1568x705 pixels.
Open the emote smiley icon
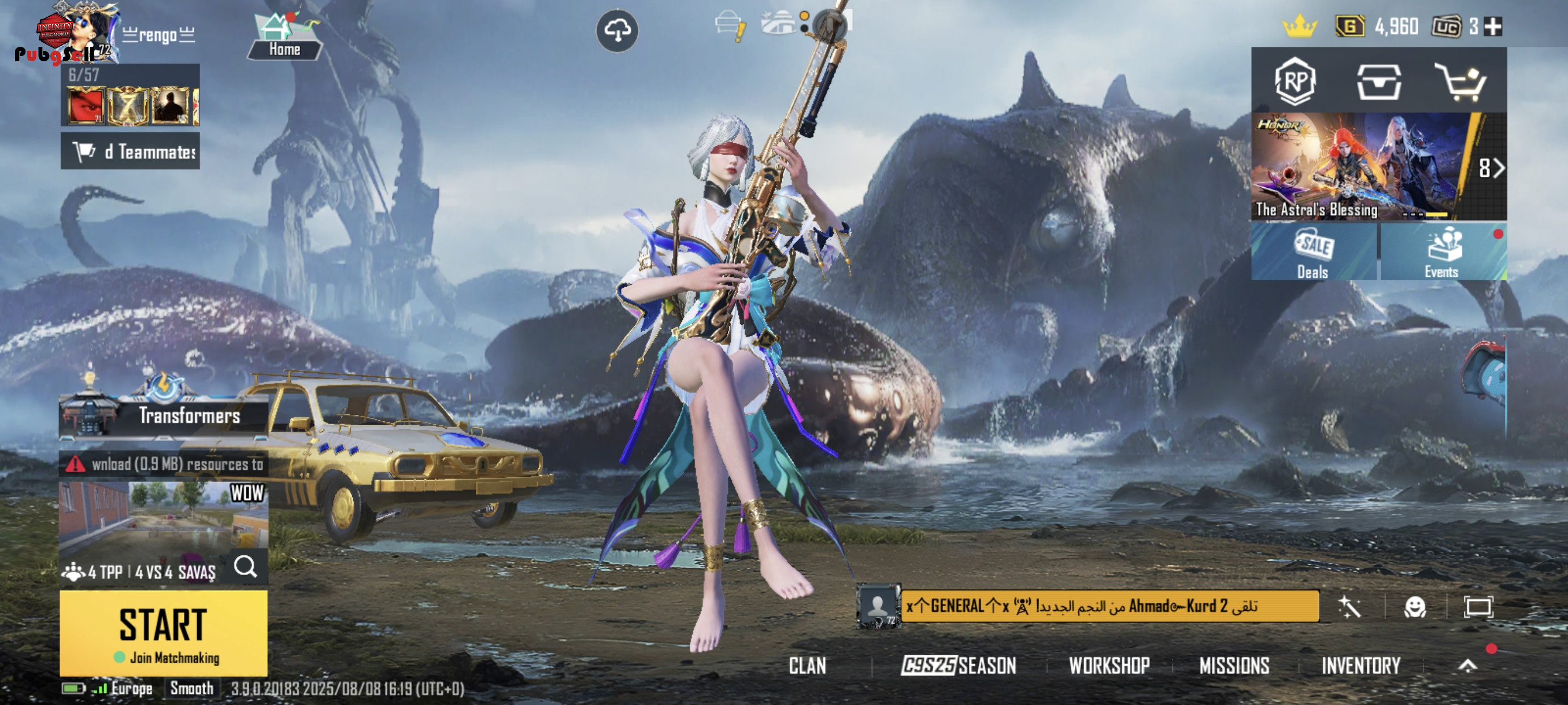pos(1415,606)
